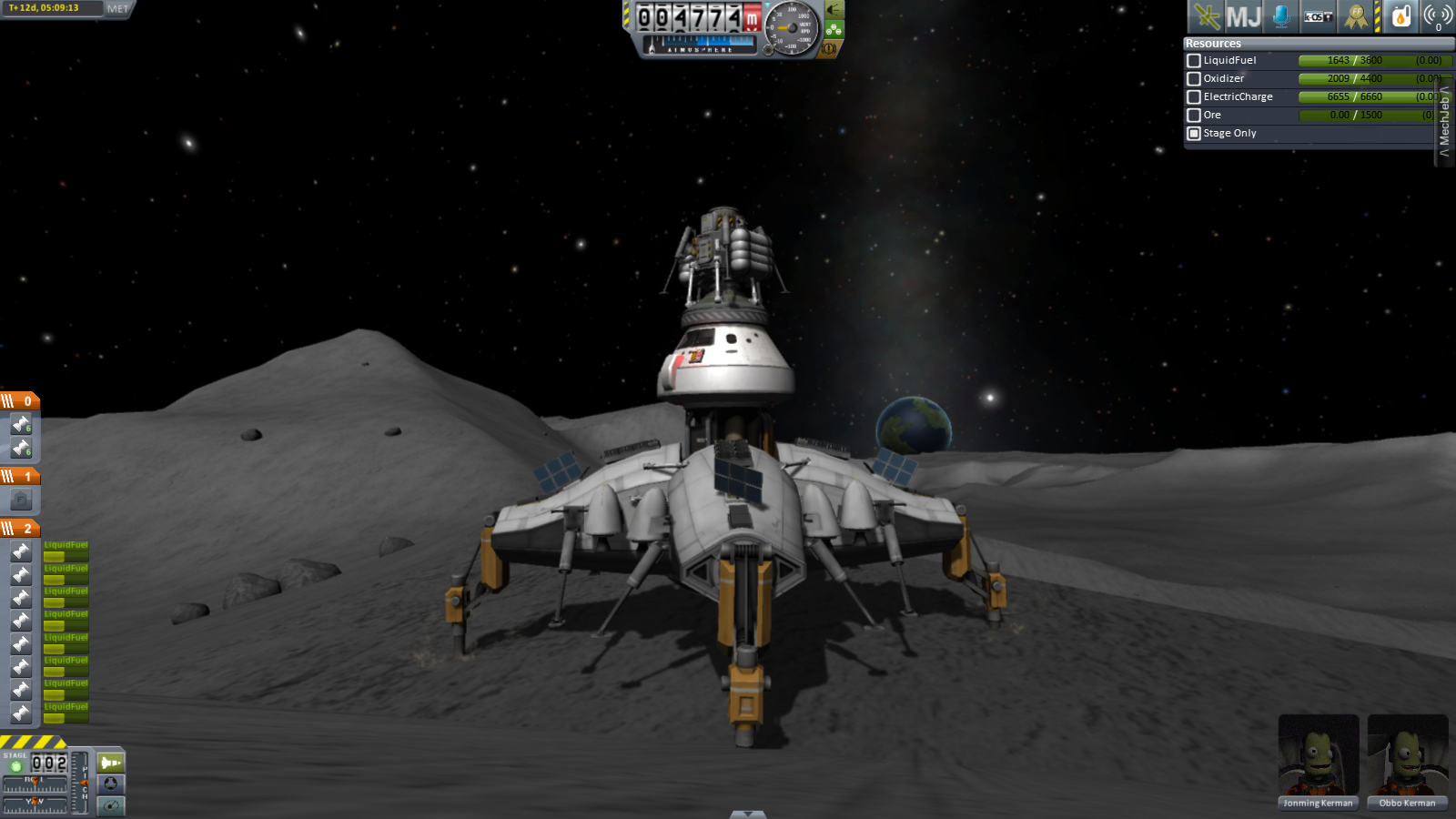Click the fuel can resources toolbar icon

click(1400, 15)
